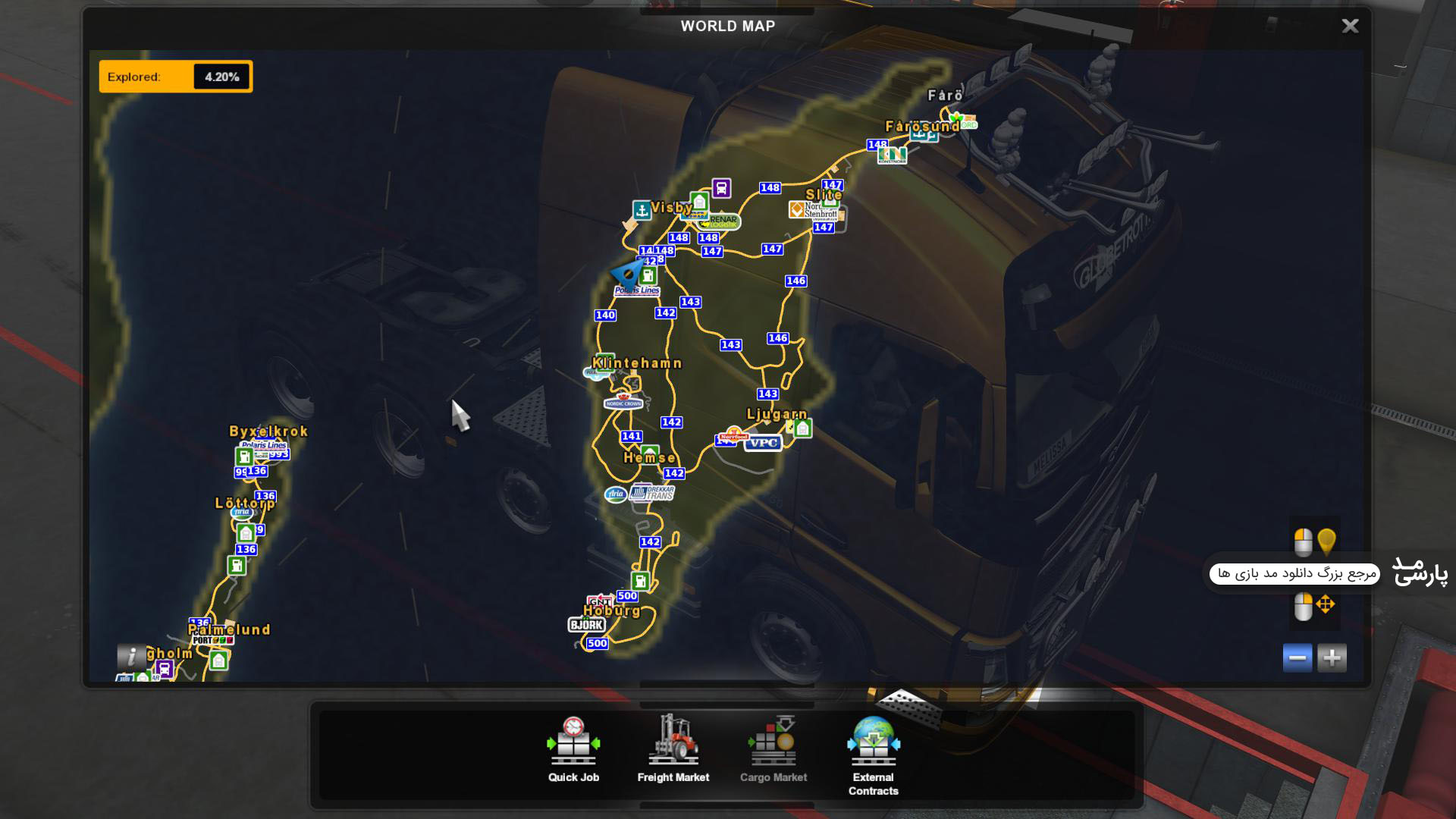The width and height of the screenshot is (1456, 819).
Task: Zoom in the map with plus button
Action: (1332, 657)
